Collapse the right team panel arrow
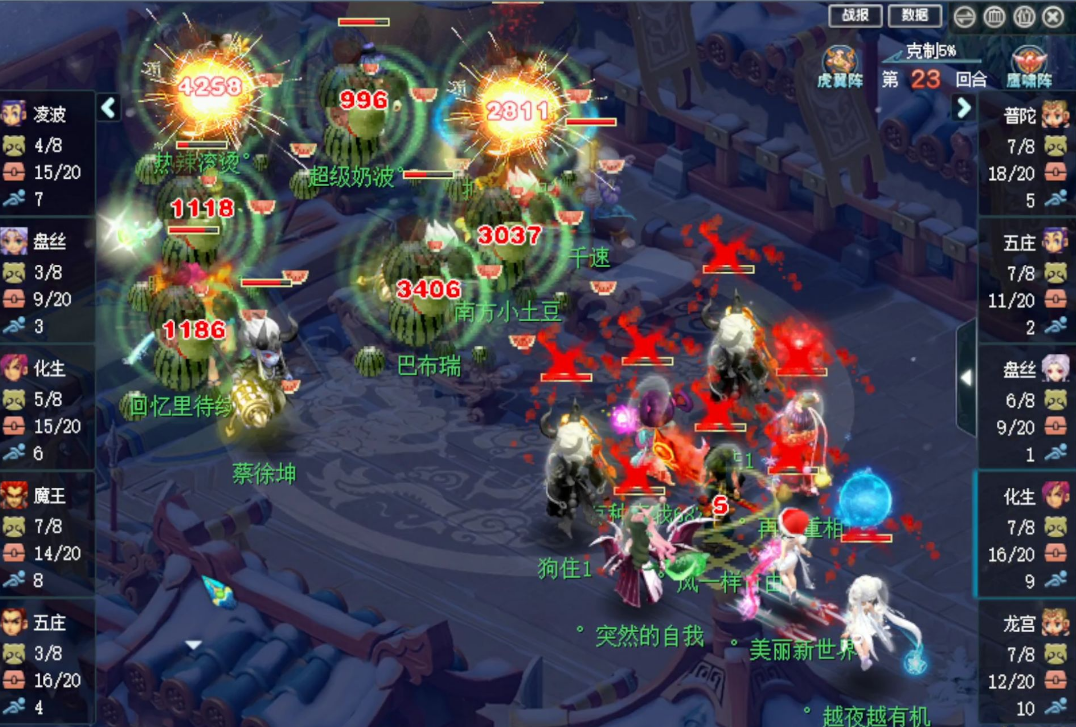This screenshot has width=1076, height=727. click(x=964, y=107)
